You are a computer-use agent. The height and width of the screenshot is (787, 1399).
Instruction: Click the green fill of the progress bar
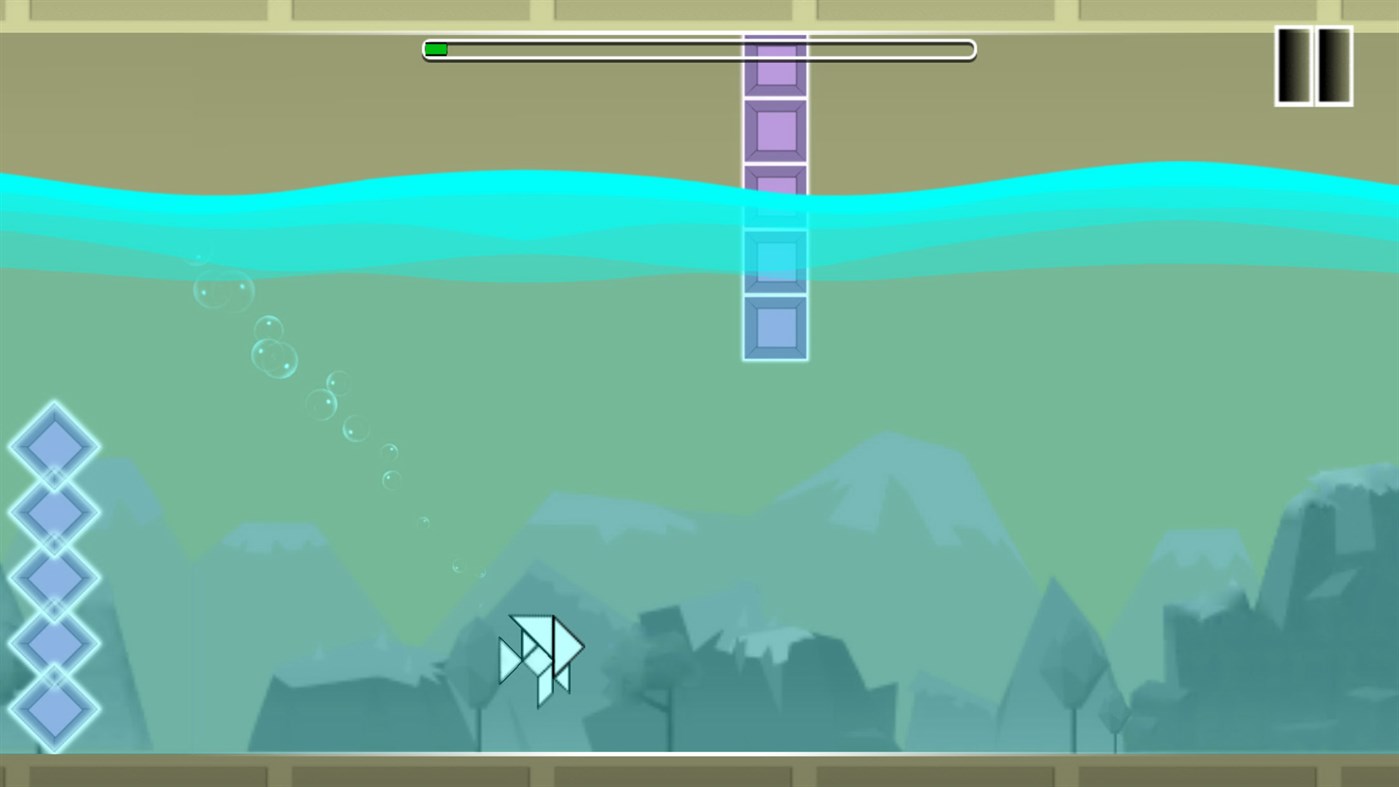(435, 48)
